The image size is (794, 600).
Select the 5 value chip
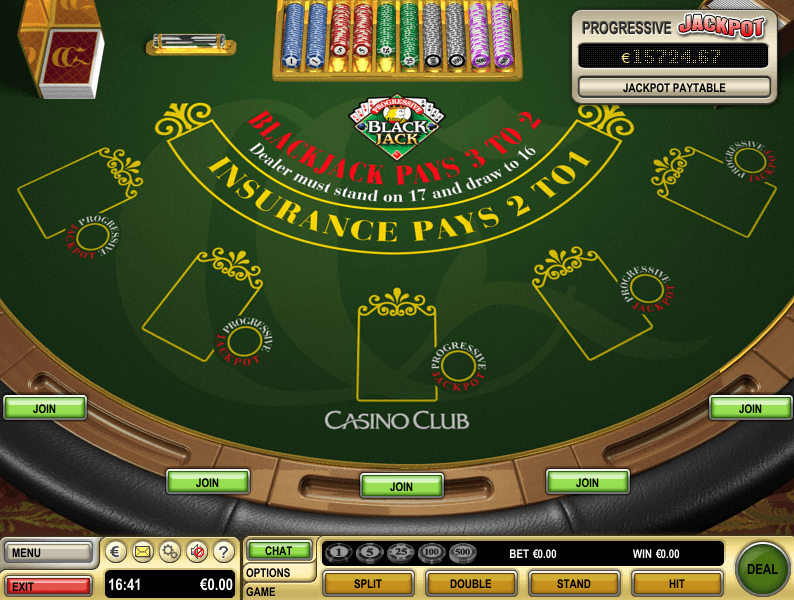[x=371, y=553]
